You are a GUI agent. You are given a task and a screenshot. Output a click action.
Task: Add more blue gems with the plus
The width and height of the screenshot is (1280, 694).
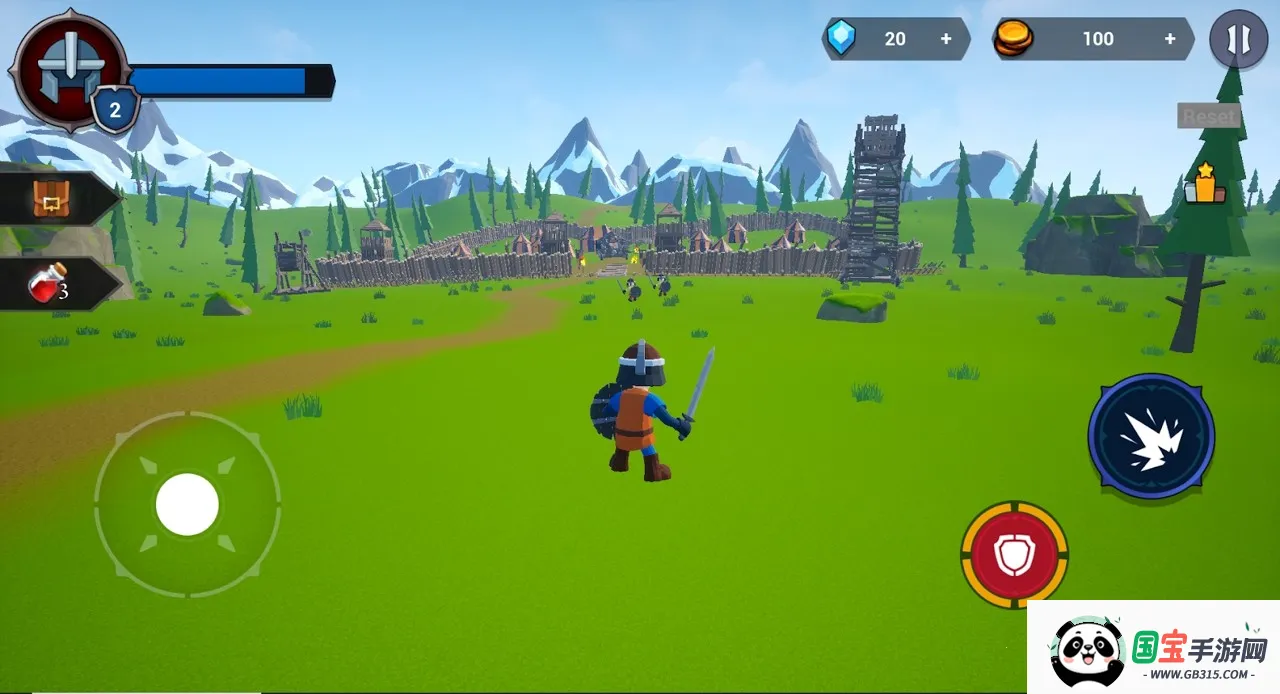point(946,39)
